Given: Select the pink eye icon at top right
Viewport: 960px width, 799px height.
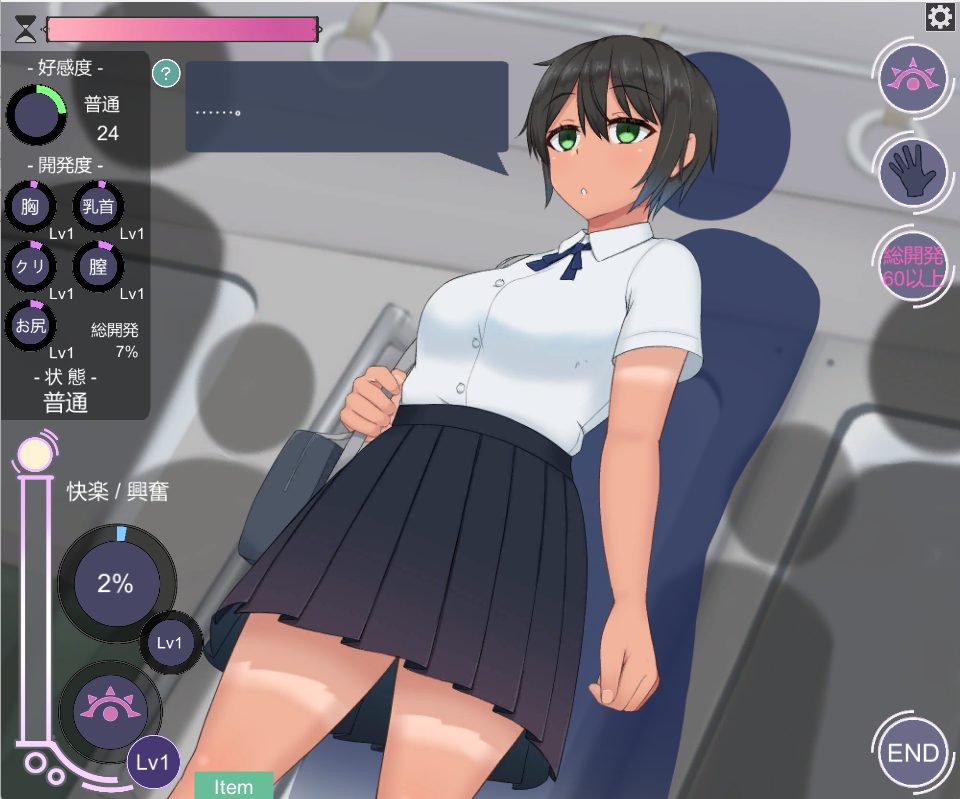Looking at the screenshot, I should (x=913, y=77).
